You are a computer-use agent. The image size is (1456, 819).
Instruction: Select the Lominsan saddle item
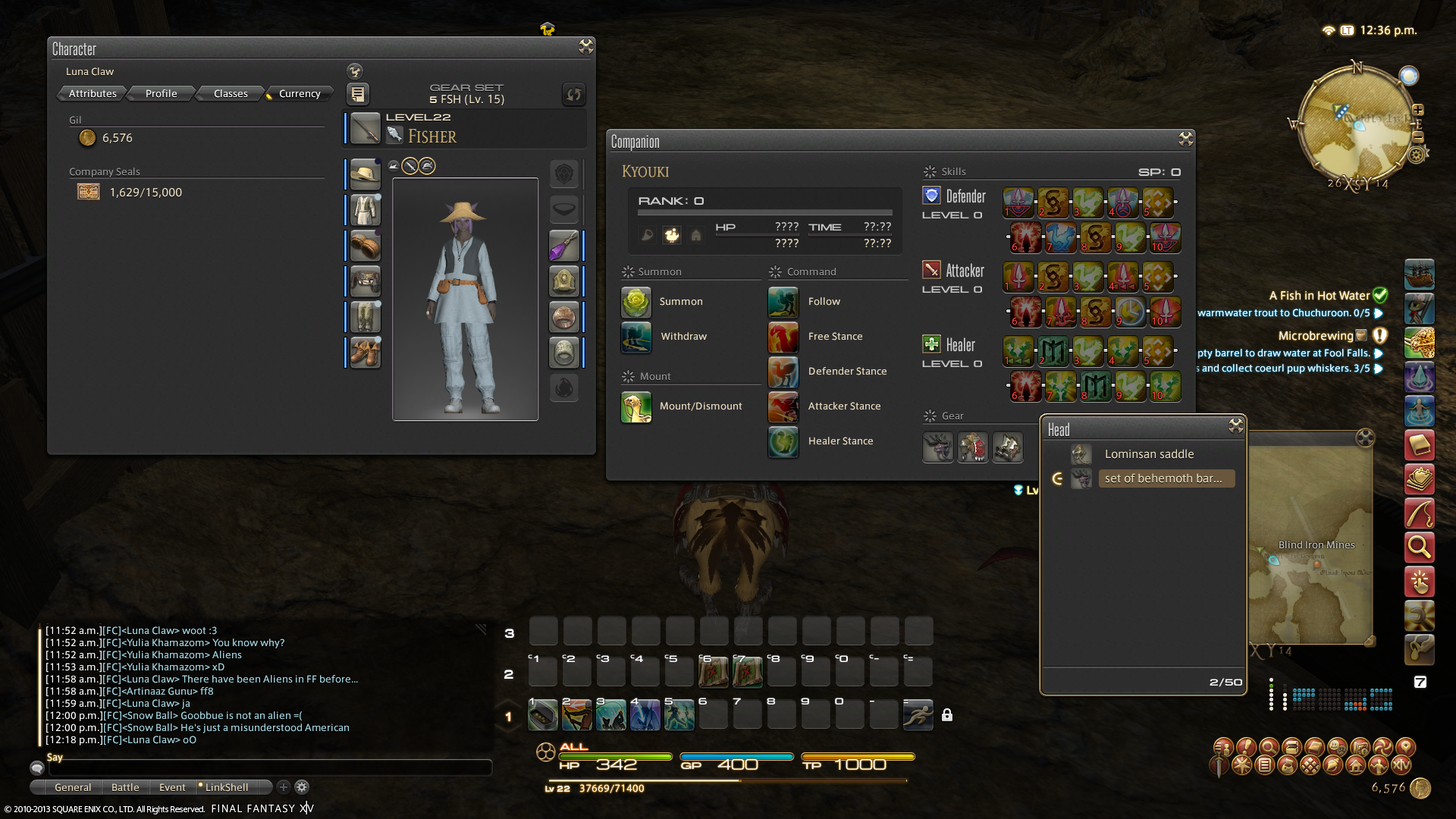coord(1149,454)
